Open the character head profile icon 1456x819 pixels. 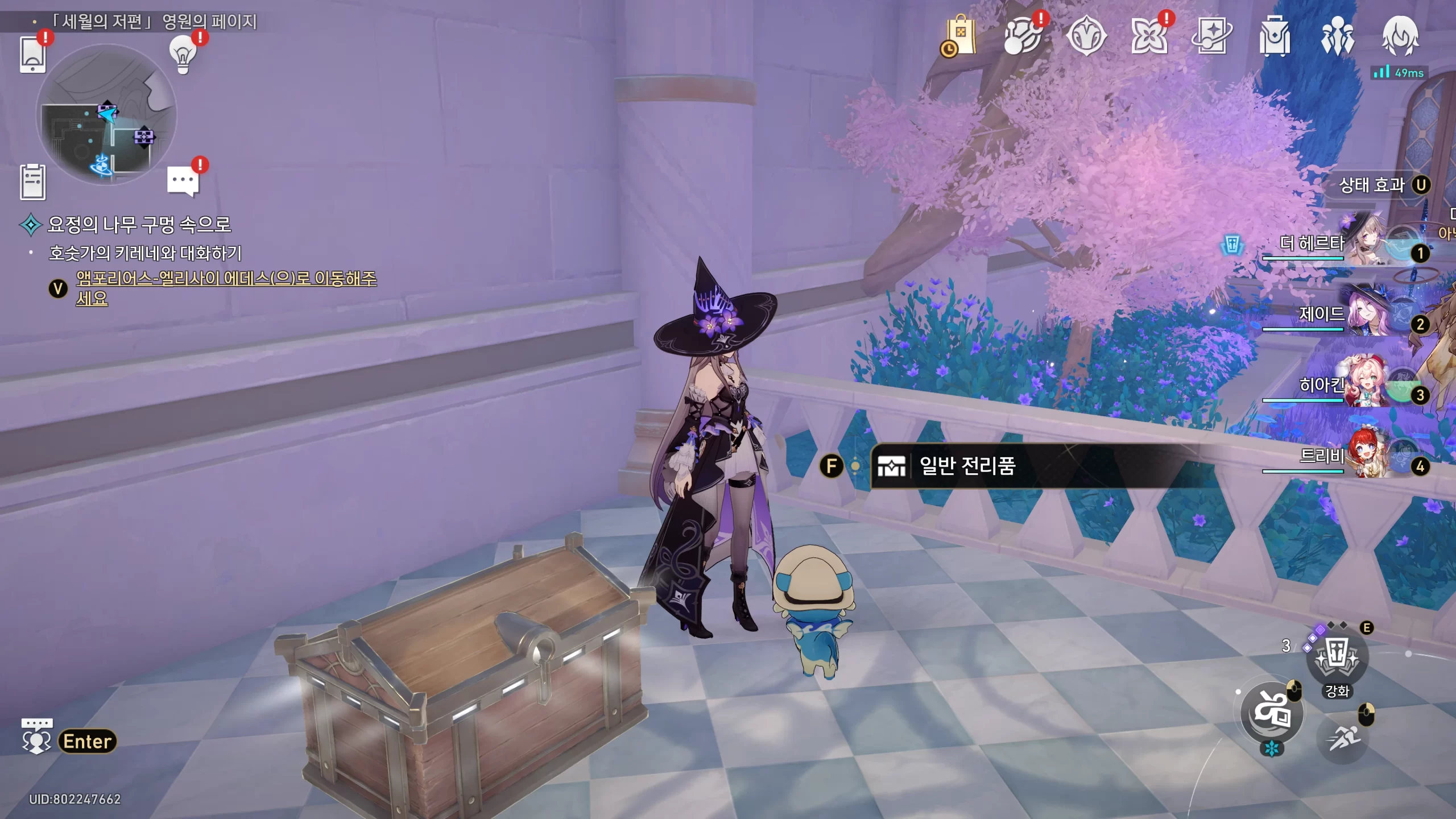[x=1400, y=36]
